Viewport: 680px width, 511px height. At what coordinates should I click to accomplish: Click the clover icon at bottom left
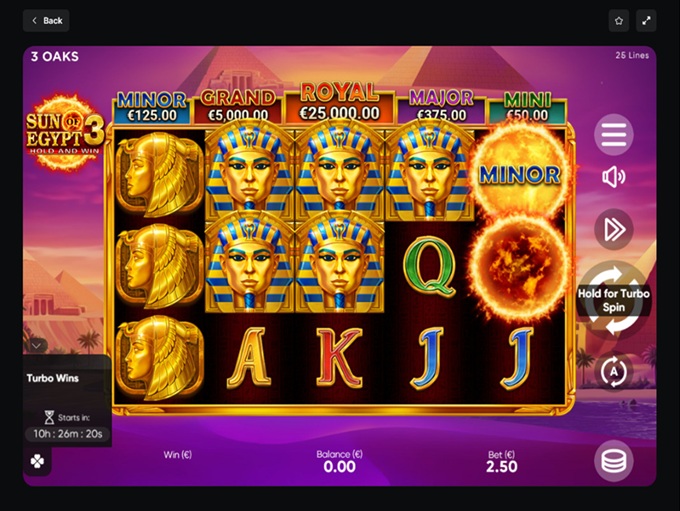click(x=37, y=462)
